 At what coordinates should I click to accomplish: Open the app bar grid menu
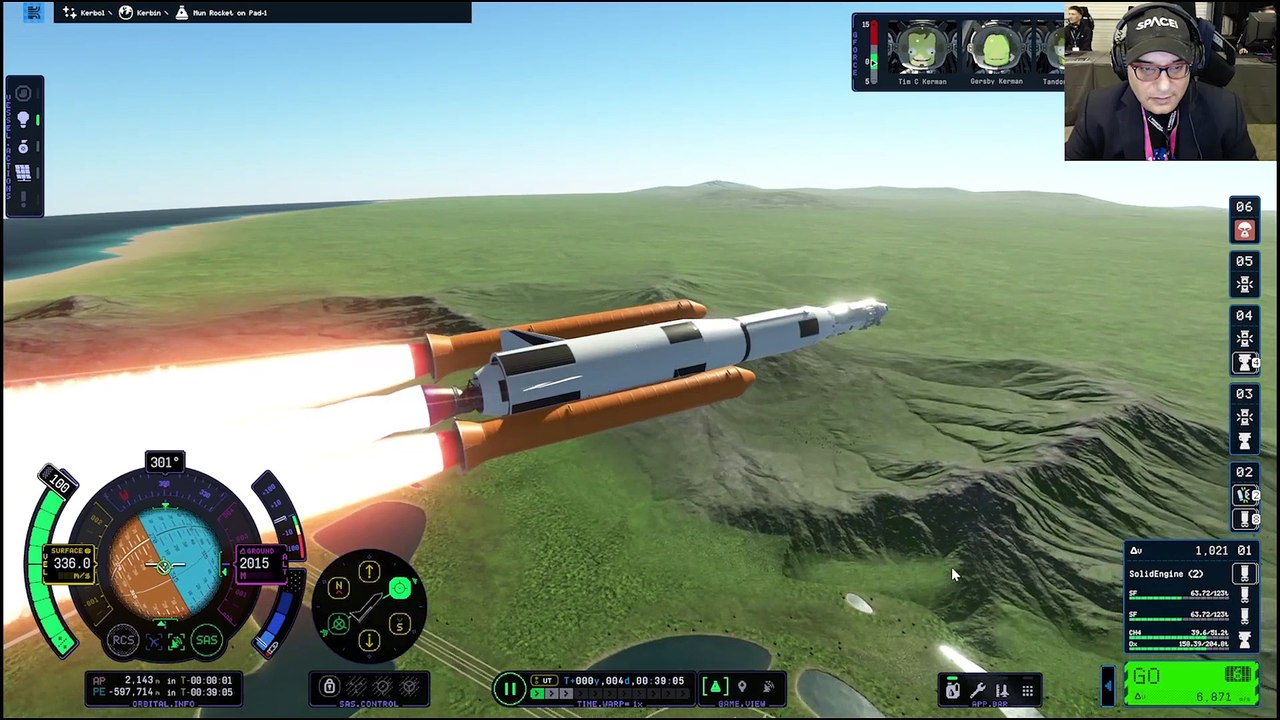click(x=1027, y=689)
